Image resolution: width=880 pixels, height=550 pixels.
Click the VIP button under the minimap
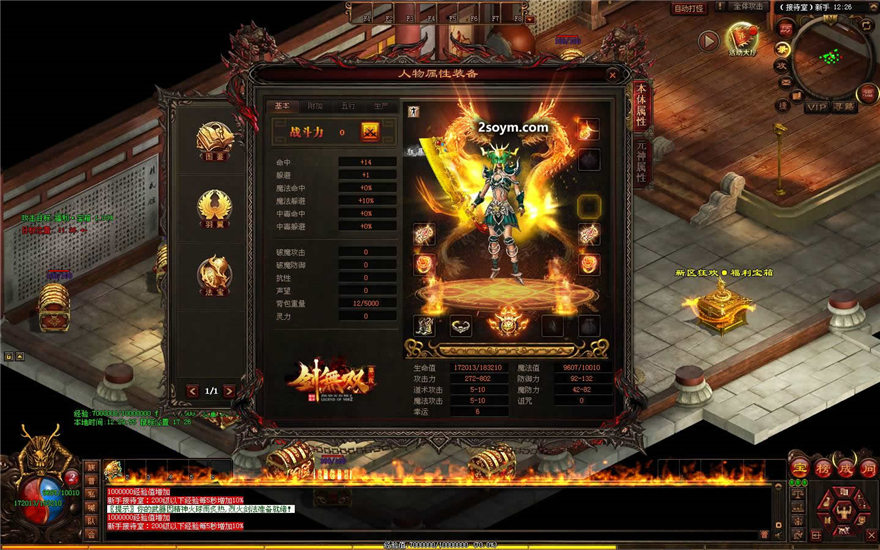(817, 105)
